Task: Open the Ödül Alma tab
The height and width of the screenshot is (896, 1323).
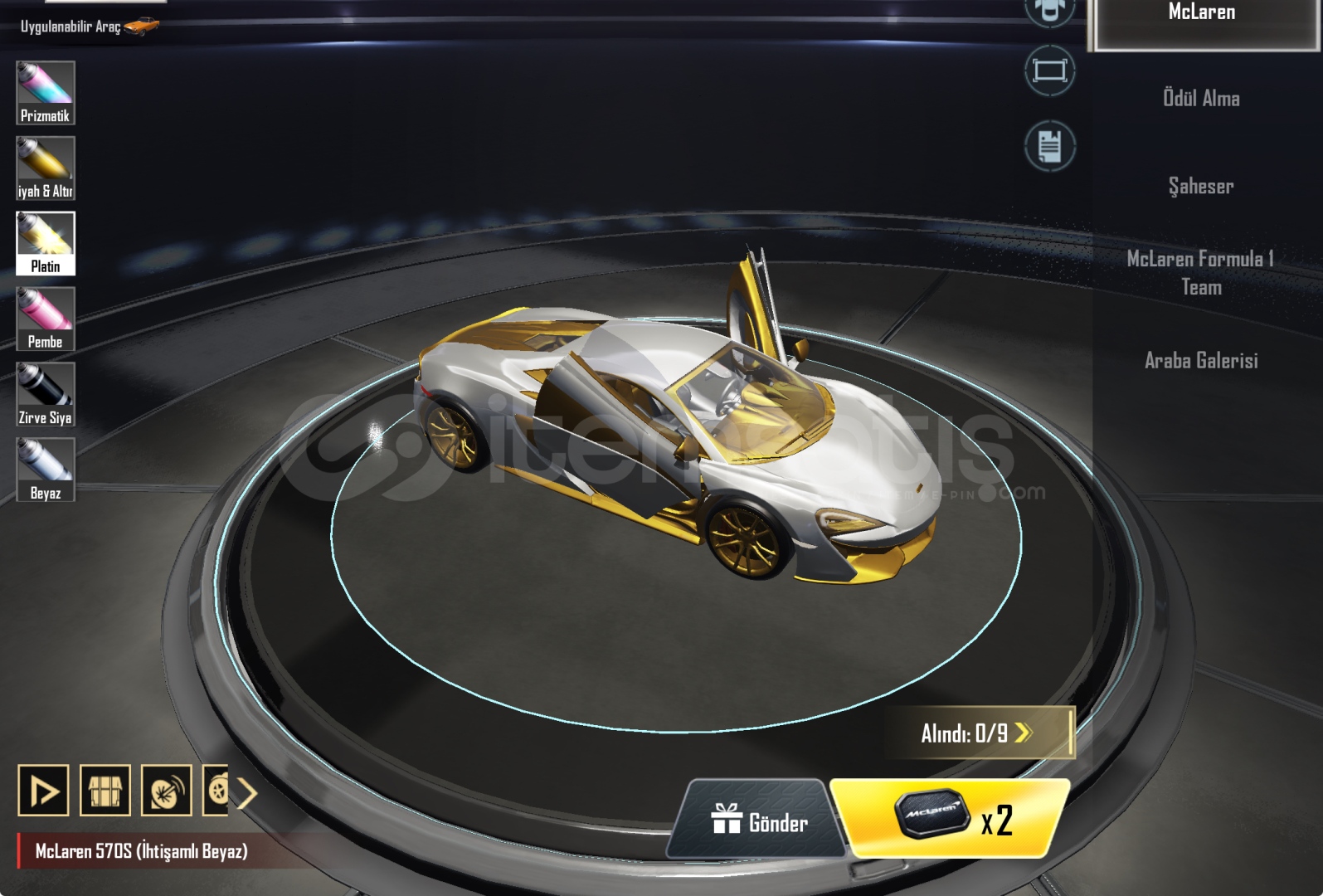Action: tap(1201, 98)
